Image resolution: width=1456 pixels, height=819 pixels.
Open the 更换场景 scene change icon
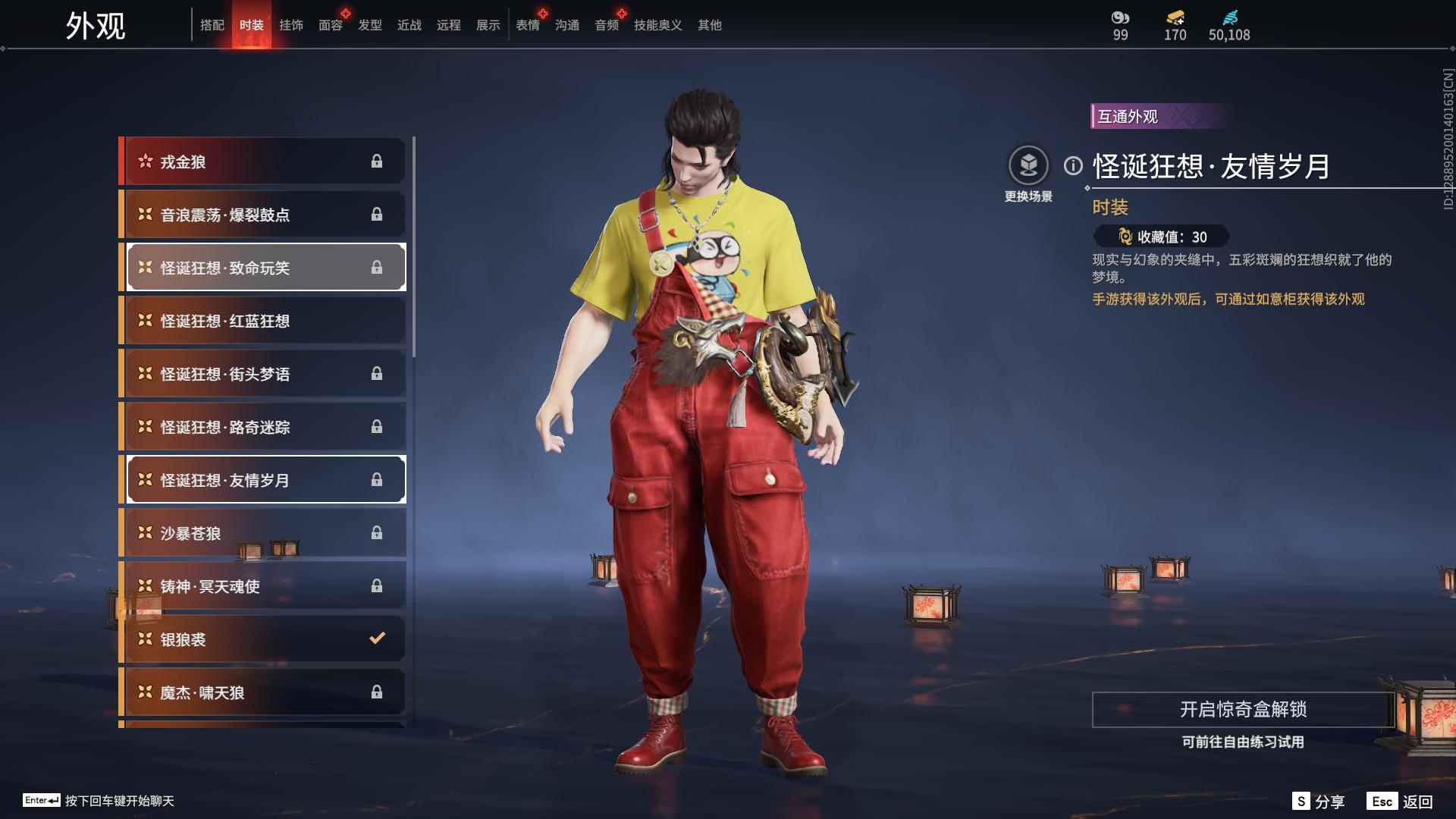1029,164
